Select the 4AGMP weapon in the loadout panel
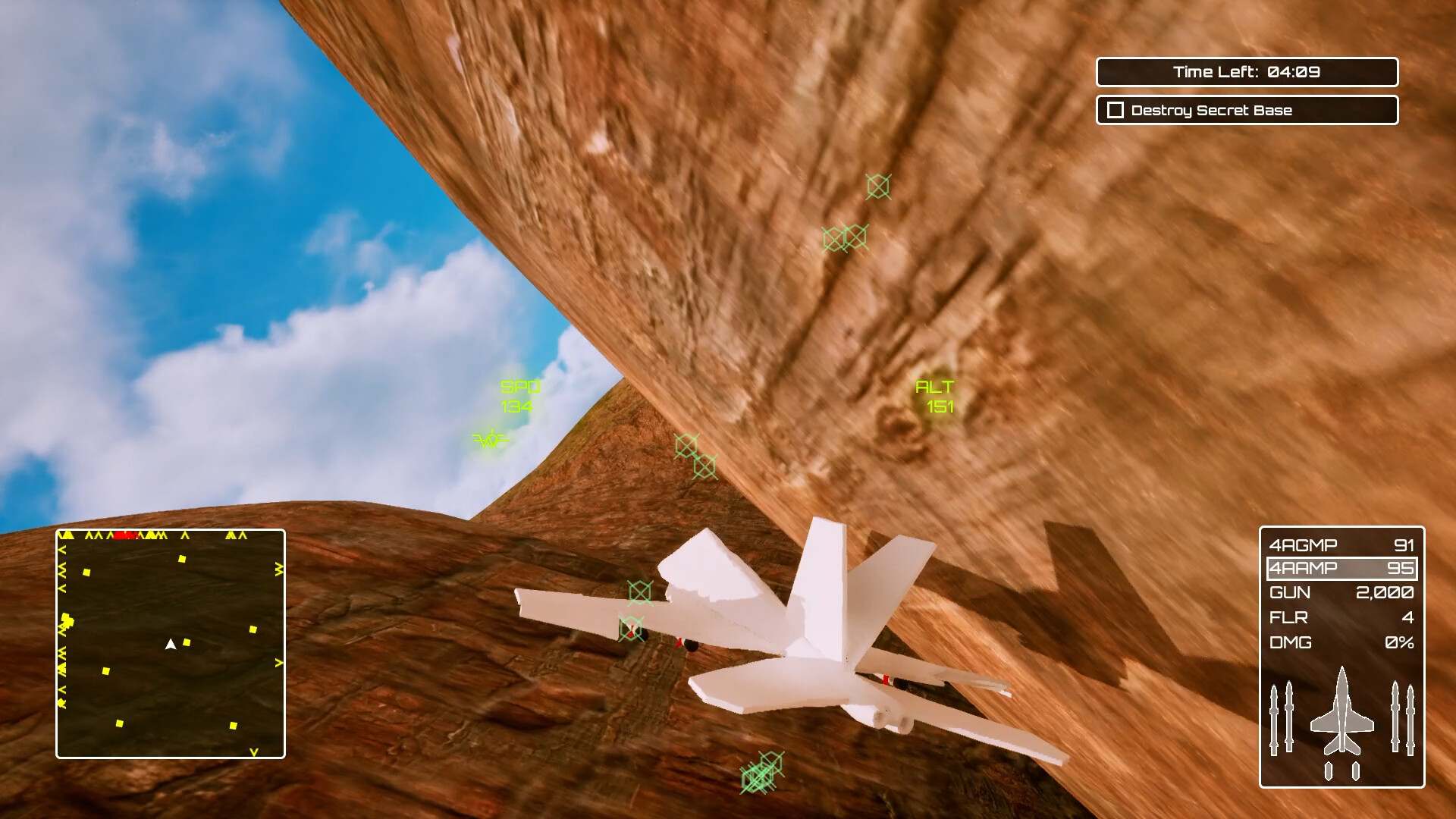This screenshot has height=819, width=1456. 1341,544
